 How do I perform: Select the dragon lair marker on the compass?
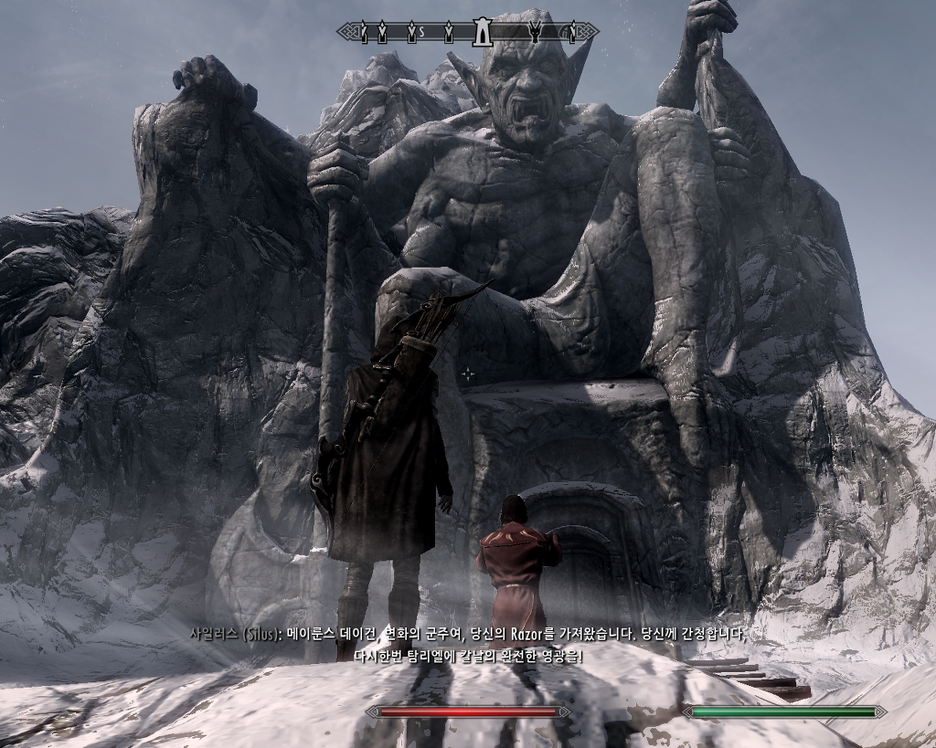(536, 32)
